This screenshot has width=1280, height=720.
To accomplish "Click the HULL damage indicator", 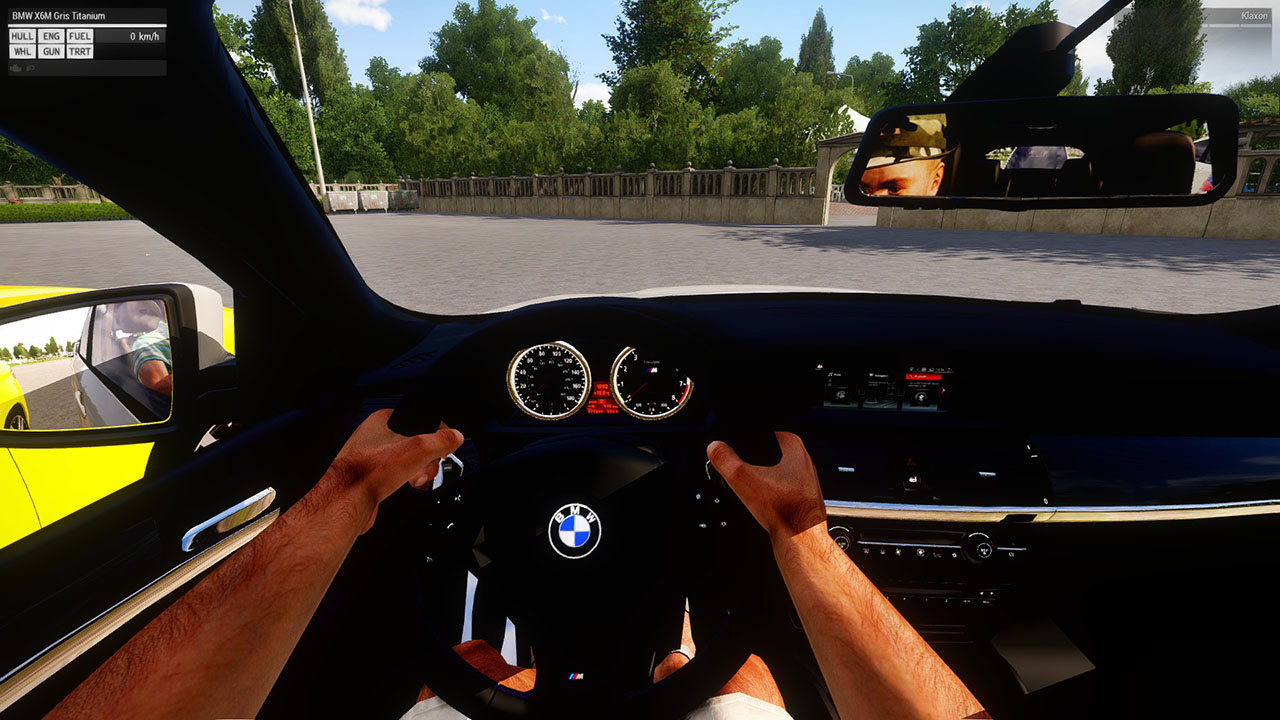I will point(22,36).
